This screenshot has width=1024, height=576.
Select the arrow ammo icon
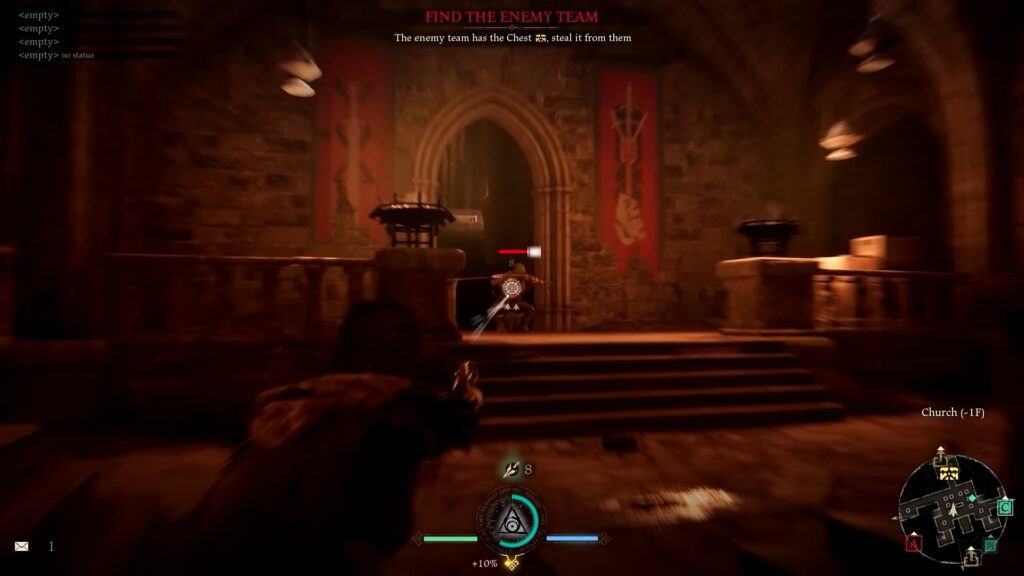[511, 468]
